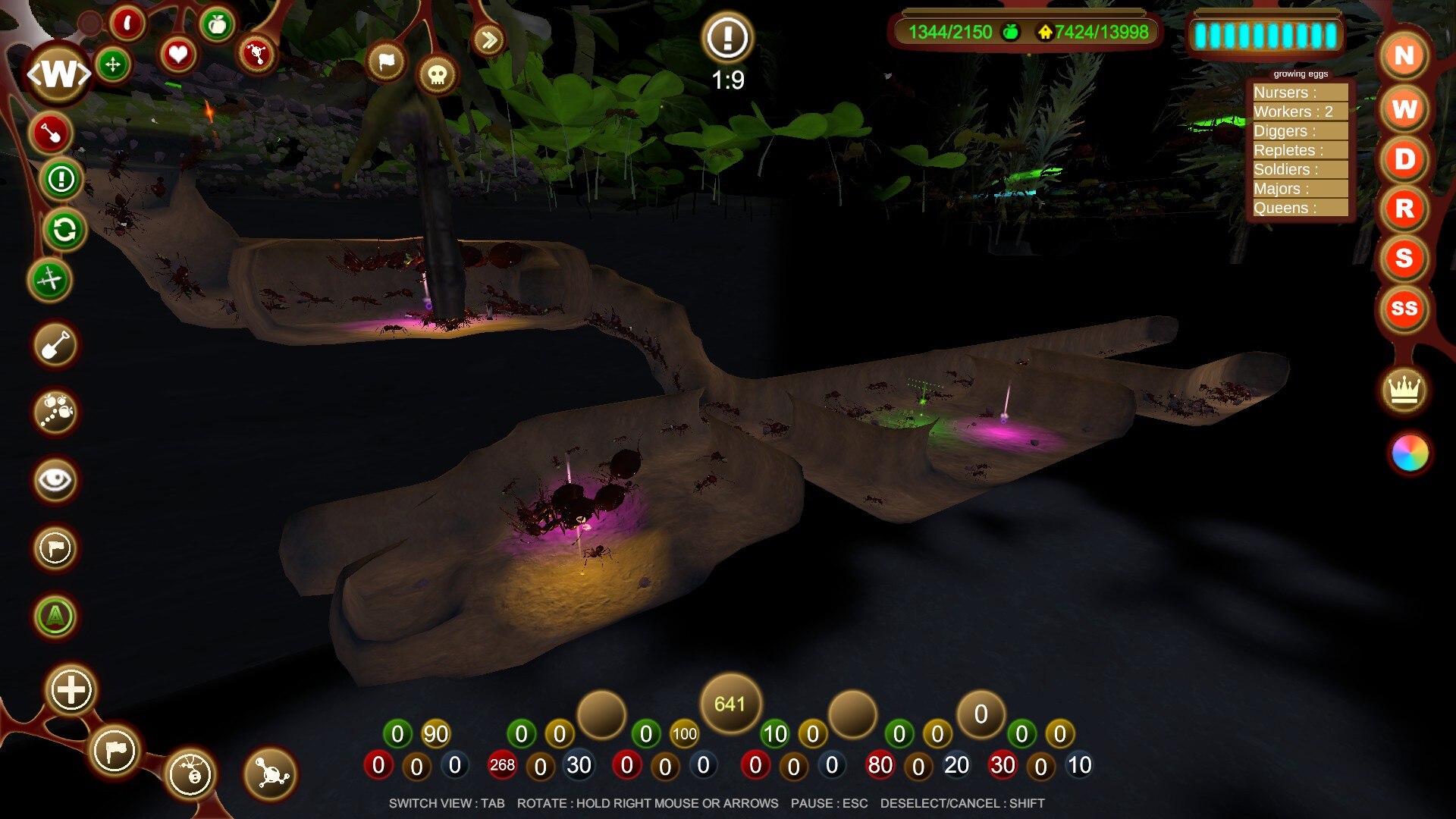The image size is (1456, 819).
Task: Click the large W caste selector button
Action: pos(58,74)
